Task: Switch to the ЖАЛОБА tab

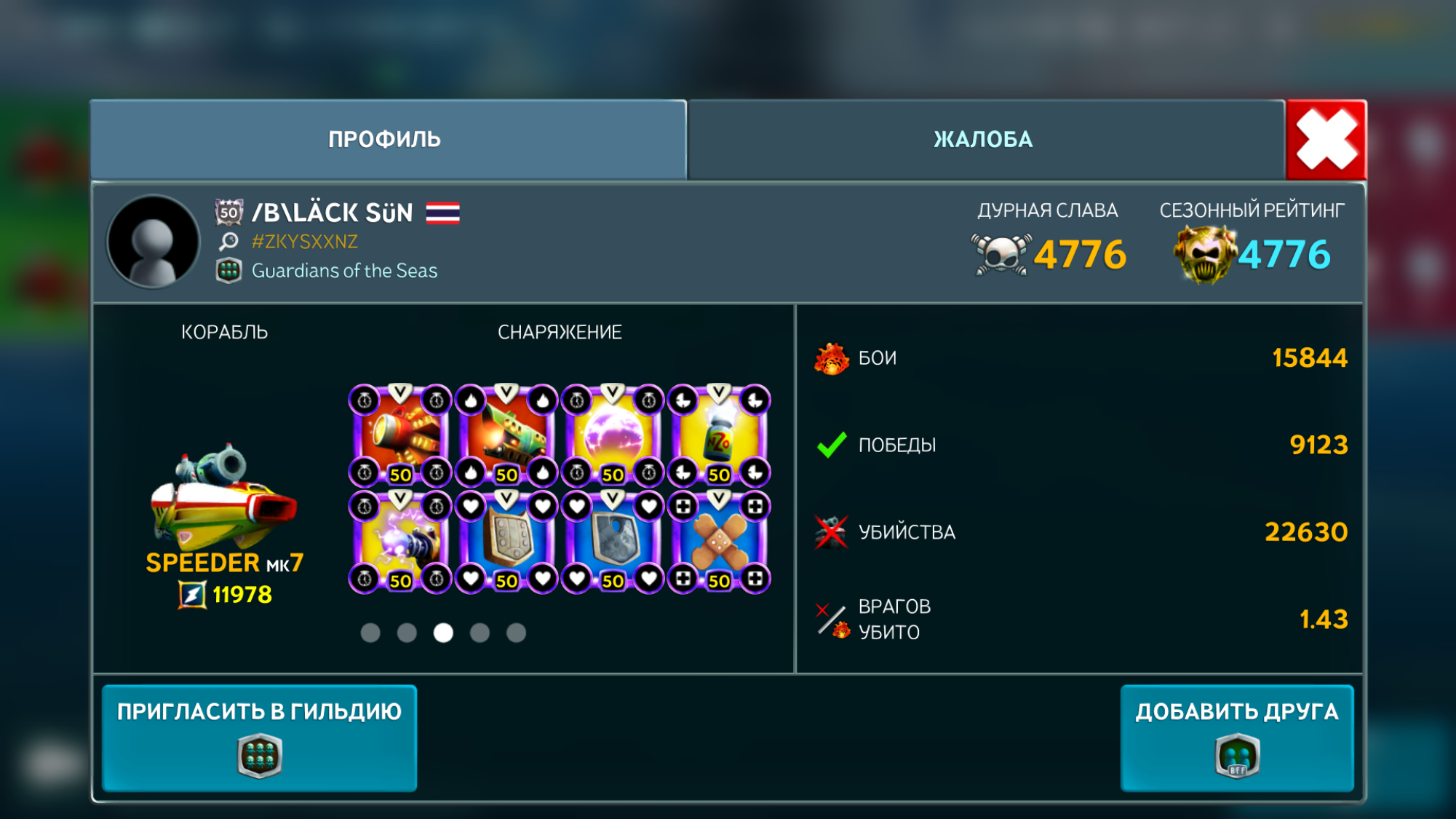Action: click(984, 139)
